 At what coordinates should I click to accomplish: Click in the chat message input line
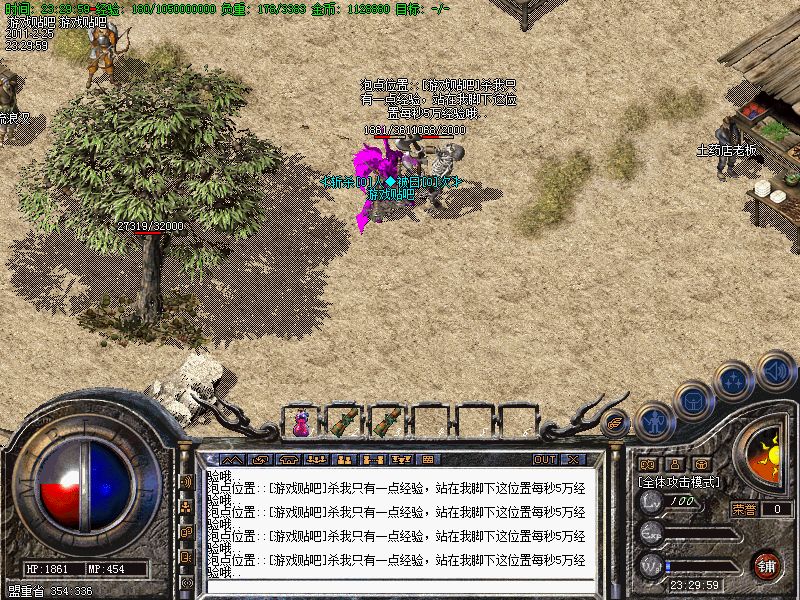coord(400,585)
